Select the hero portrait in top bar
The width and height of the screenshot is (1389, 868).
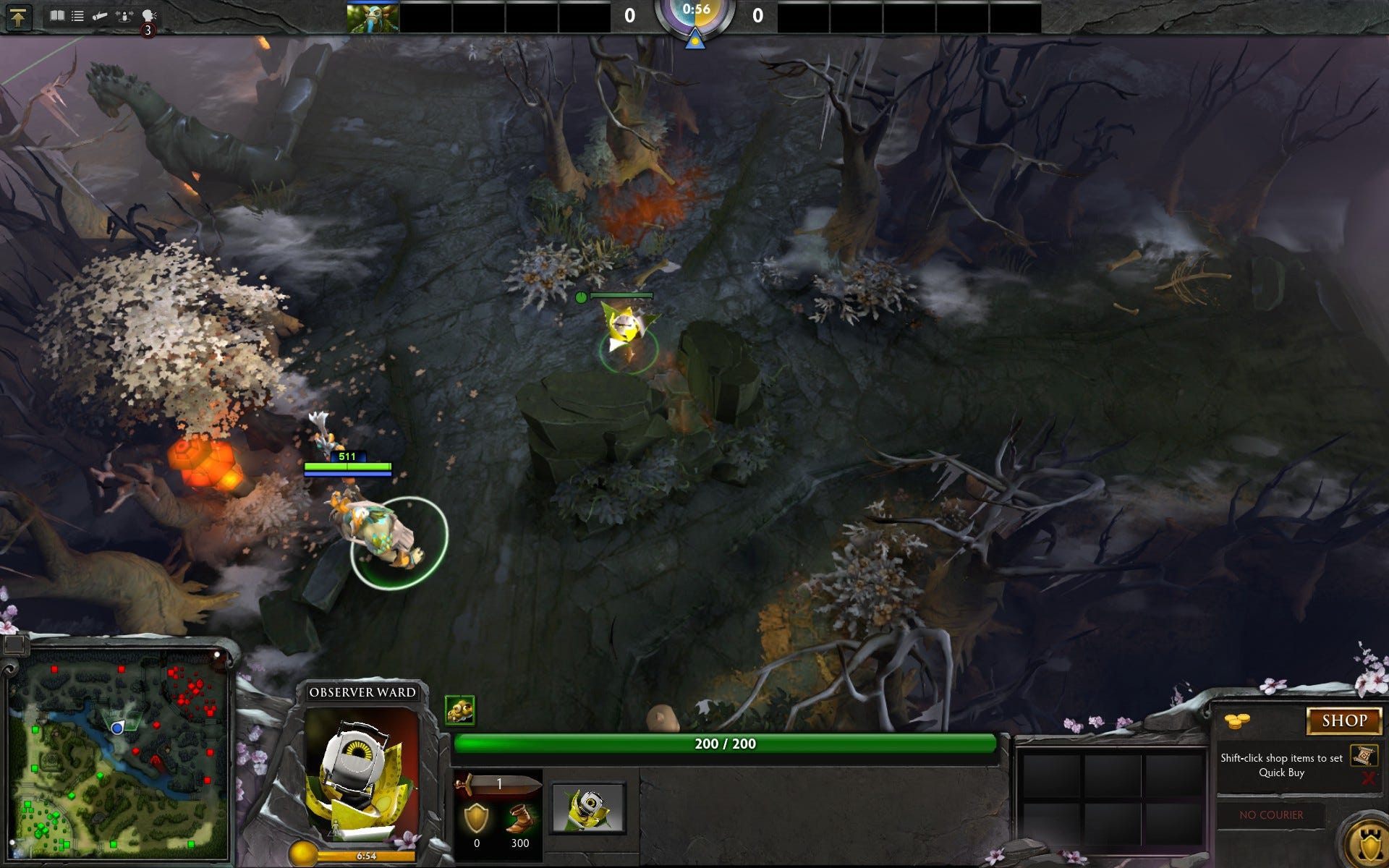[x=373, y=17]
